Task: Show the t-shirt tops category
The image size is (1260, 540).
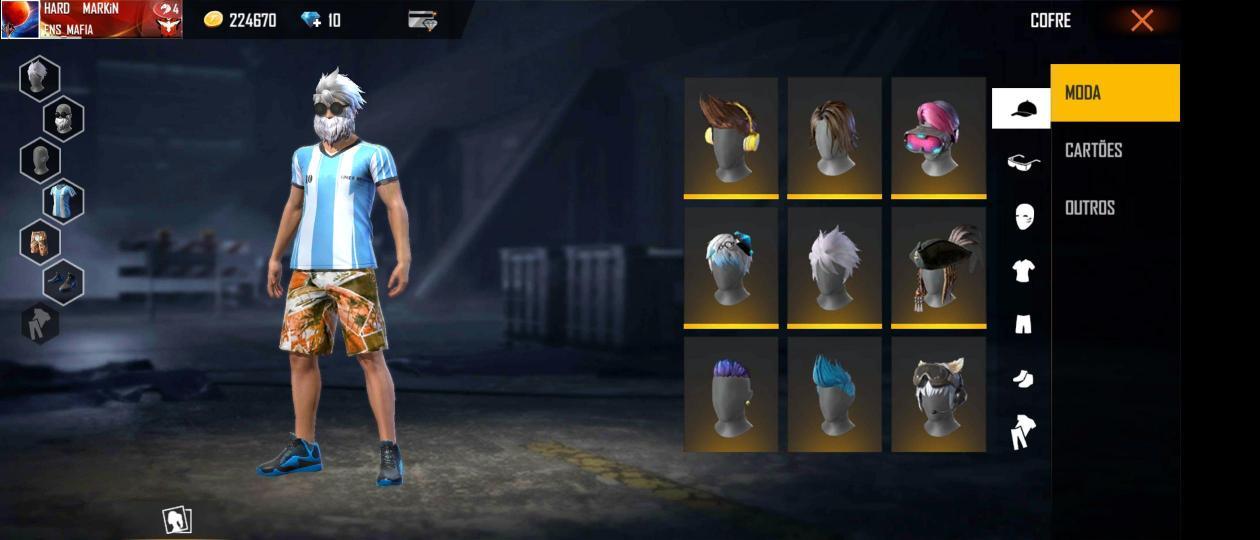Action: tap(1023, 270)
